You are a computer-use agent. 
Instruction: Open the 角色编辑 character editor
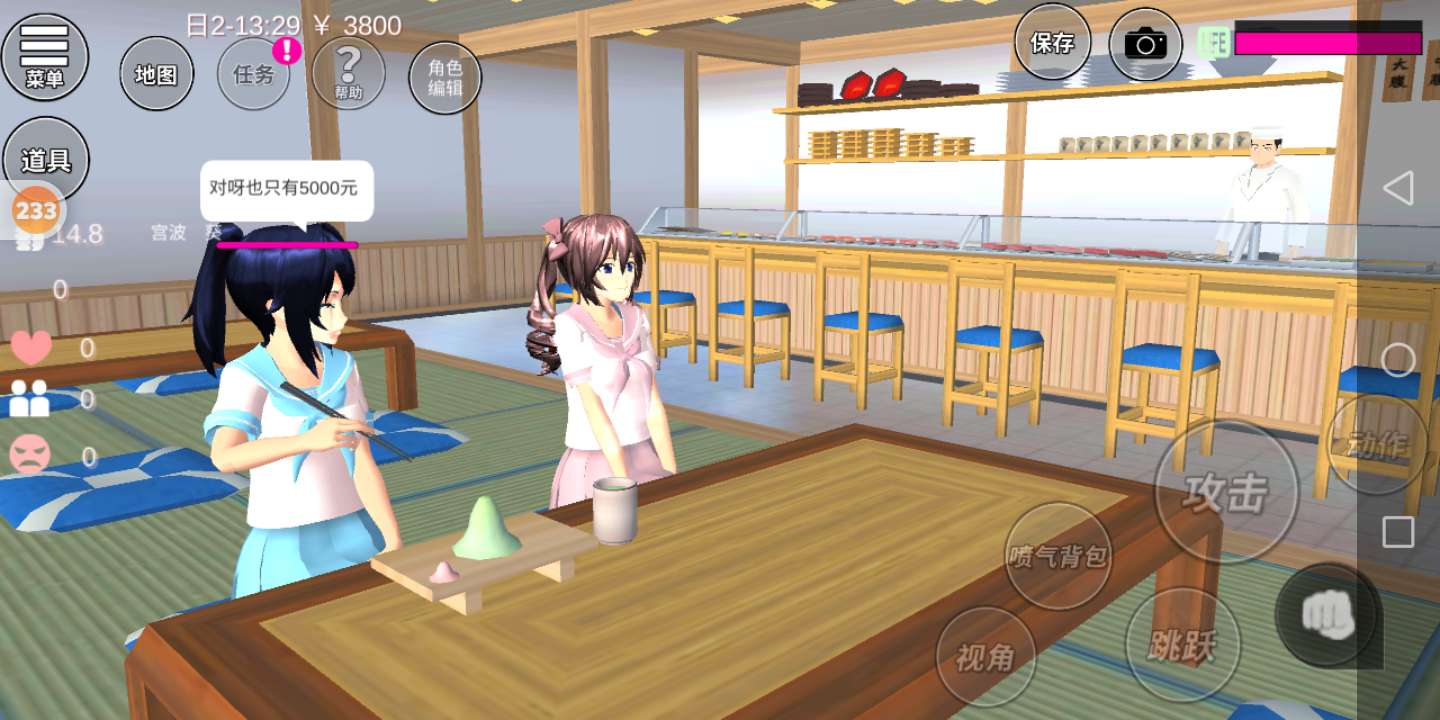tap(445, 78)
